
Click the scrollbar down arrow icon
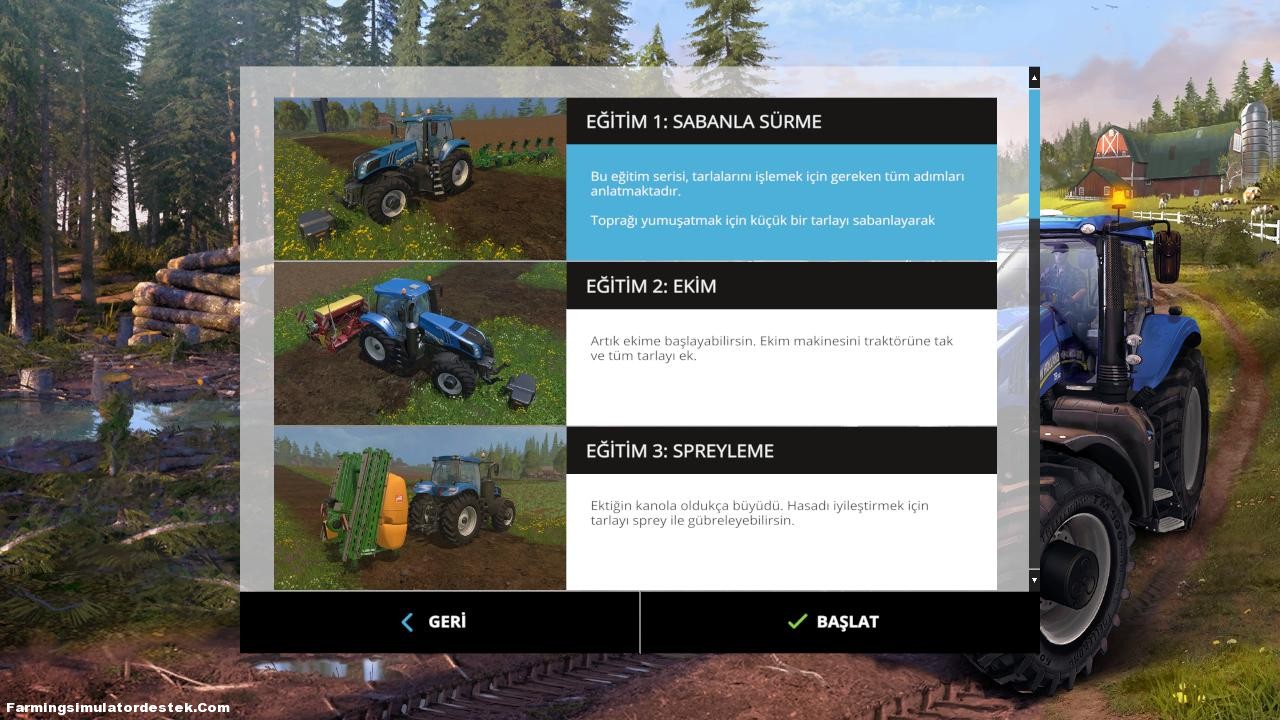(1034, 578)
